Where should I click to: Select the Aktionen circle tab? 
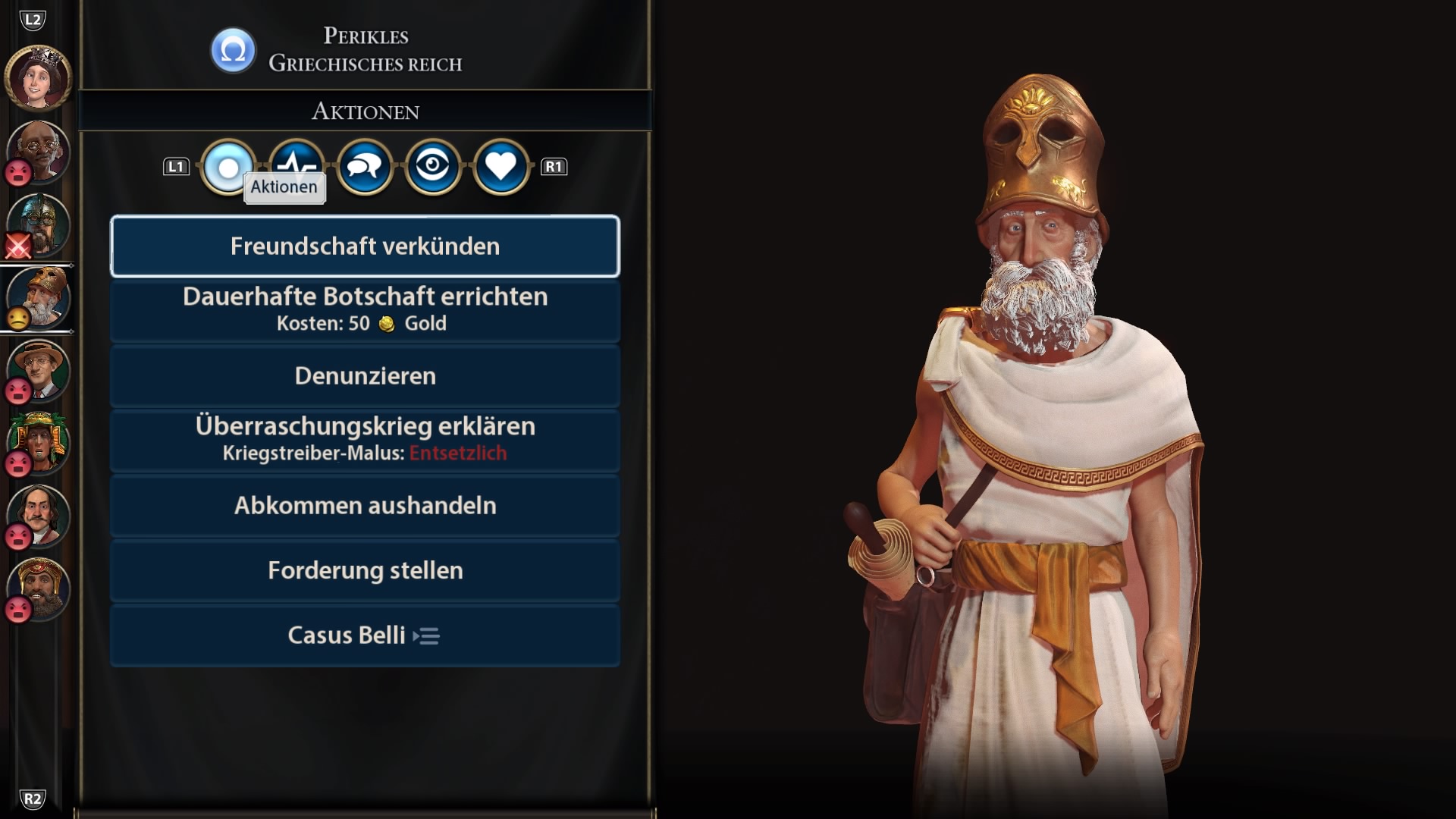pyautogui.click(x=227, y=167)
